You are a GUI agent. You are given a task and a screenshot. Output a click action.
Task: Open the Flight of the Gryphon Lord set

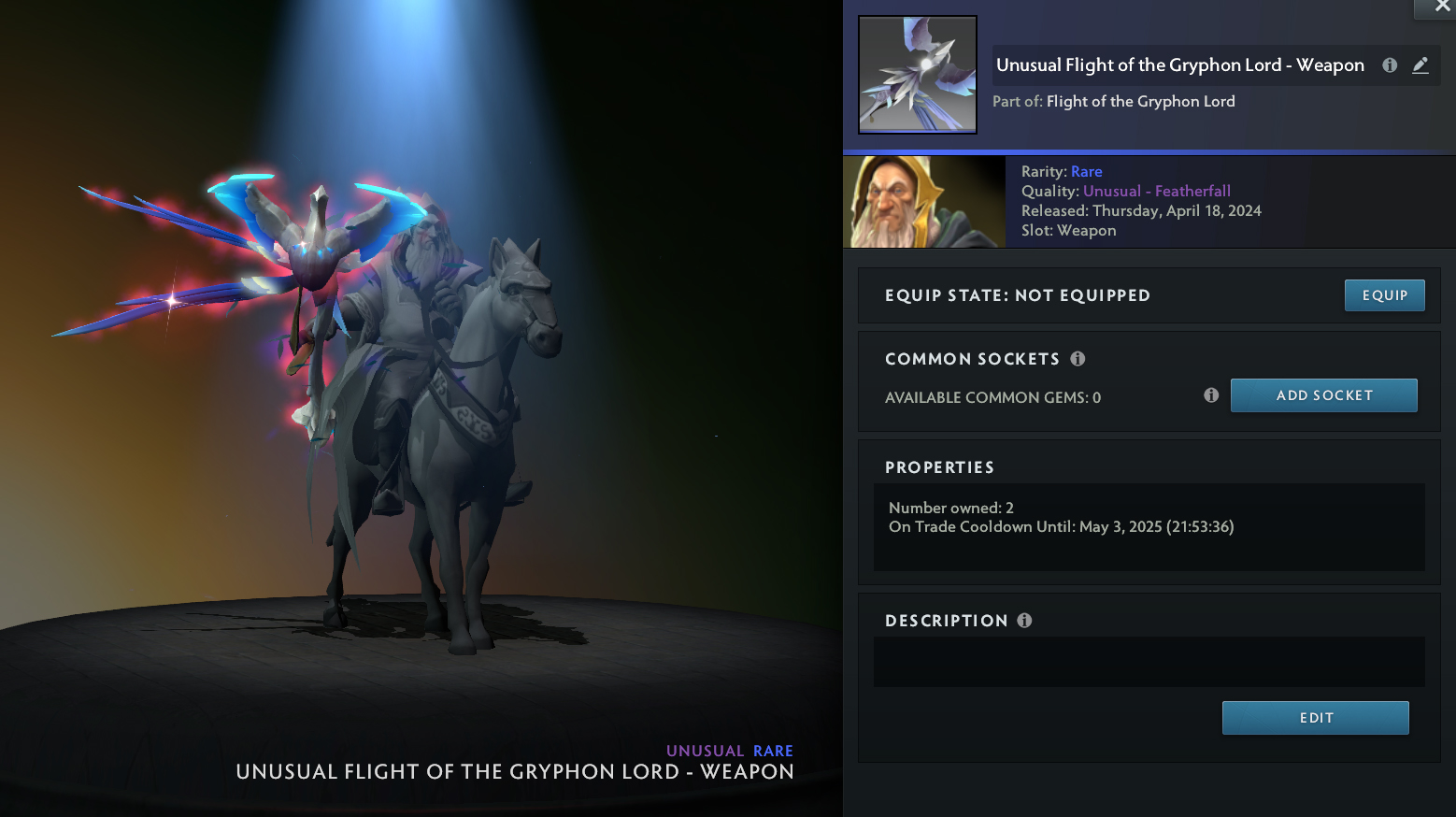pos(1140,101)
